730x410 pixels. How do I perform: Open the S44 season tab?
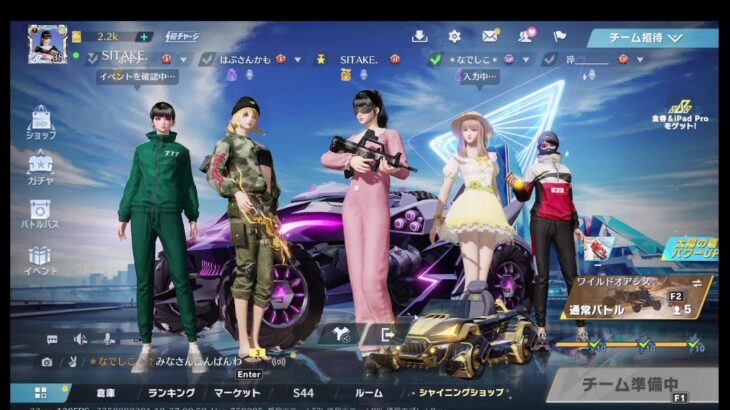pyautogui.click(x=303, y=393)
